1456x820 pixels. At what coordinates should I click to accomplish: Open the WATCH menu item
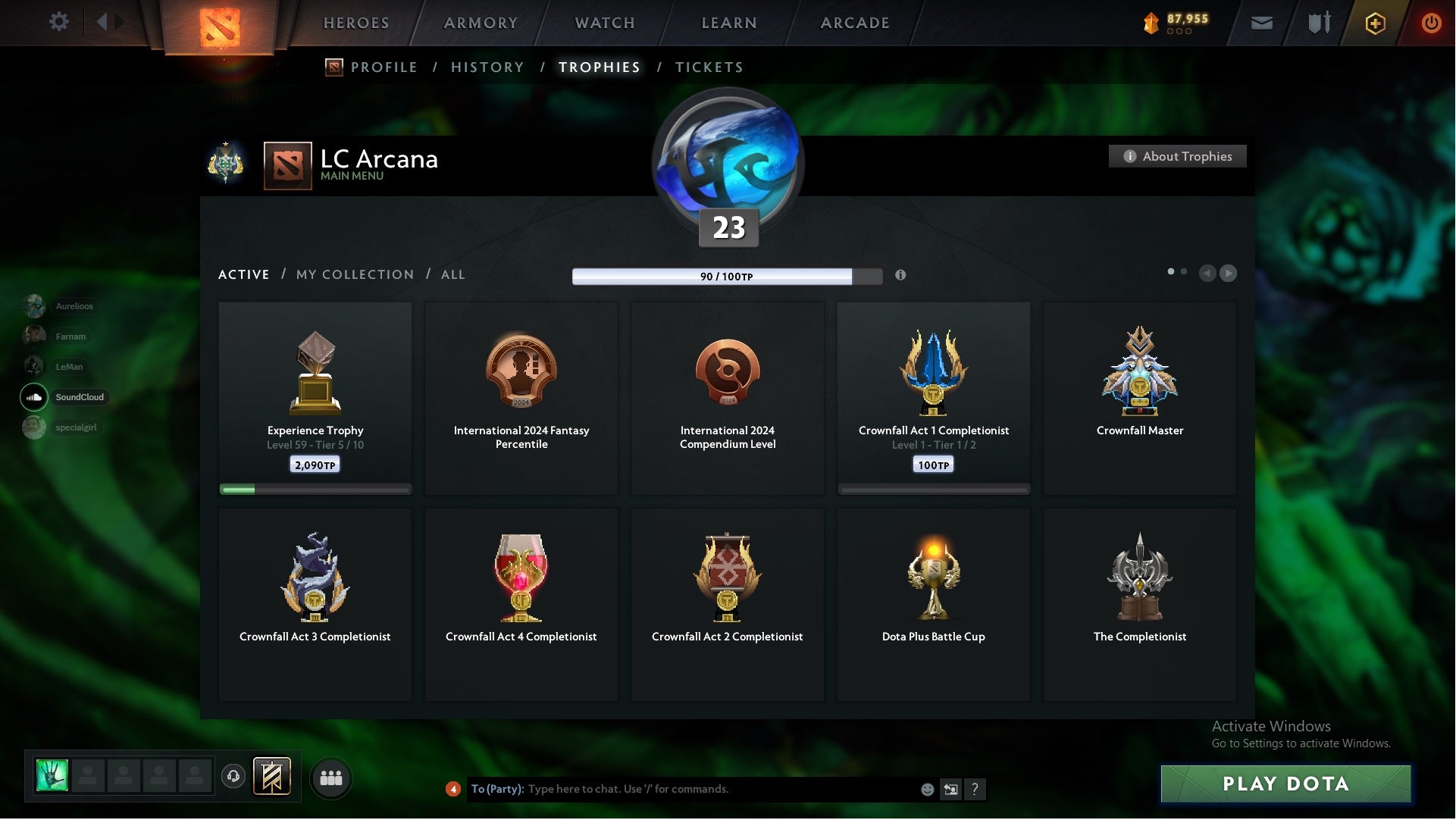click(x=603, y=23)
